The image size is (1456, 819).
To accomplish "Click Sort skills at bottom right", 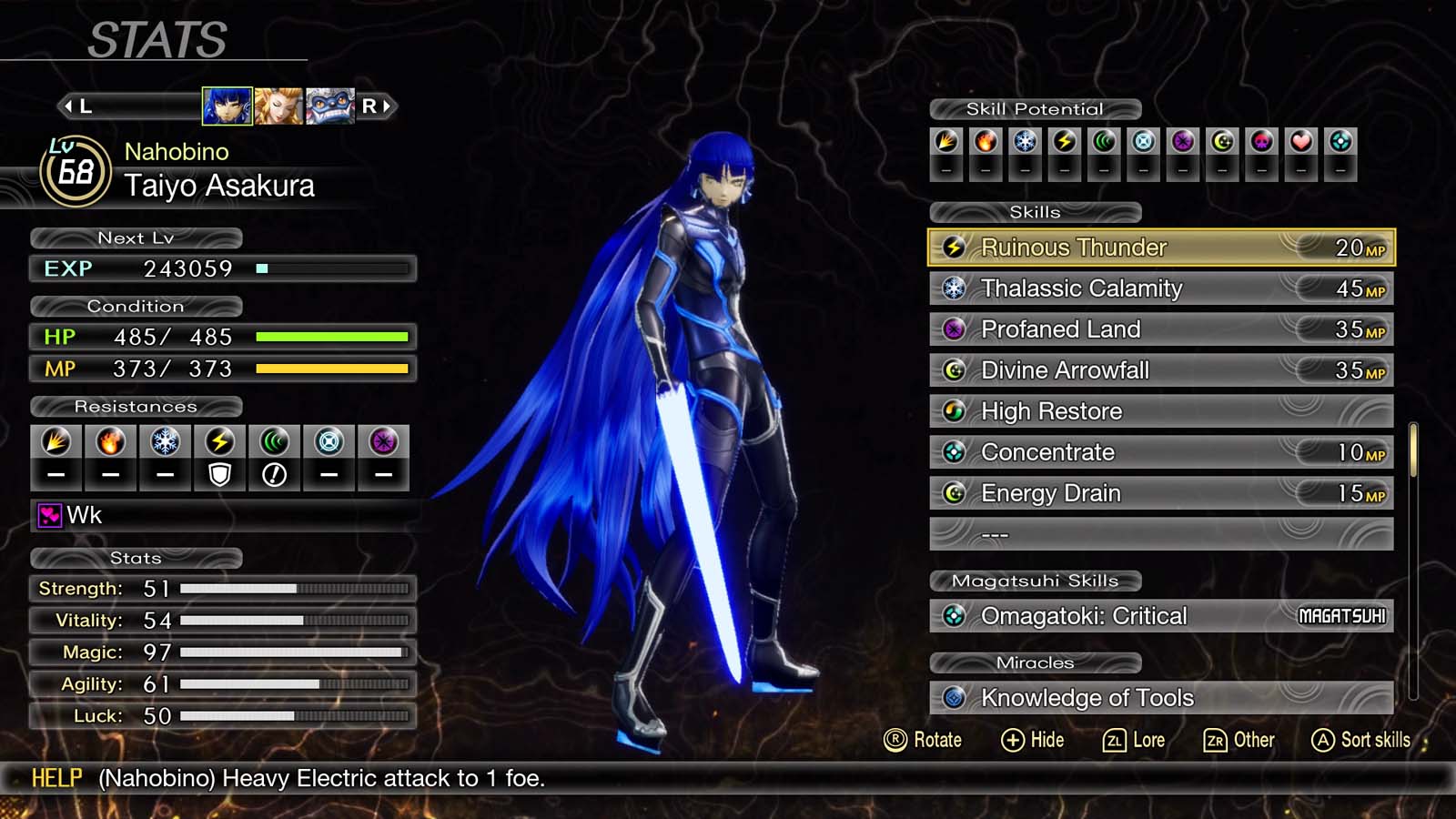I will point(1360,740).
